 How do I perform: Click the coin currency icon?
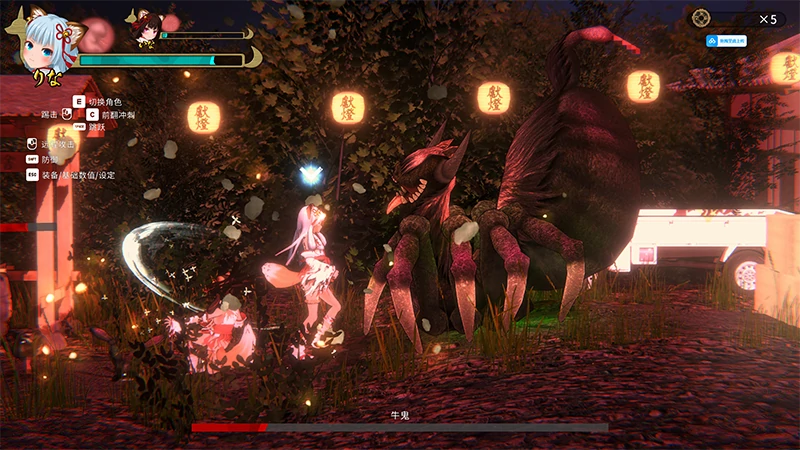[x=702, y=18]
